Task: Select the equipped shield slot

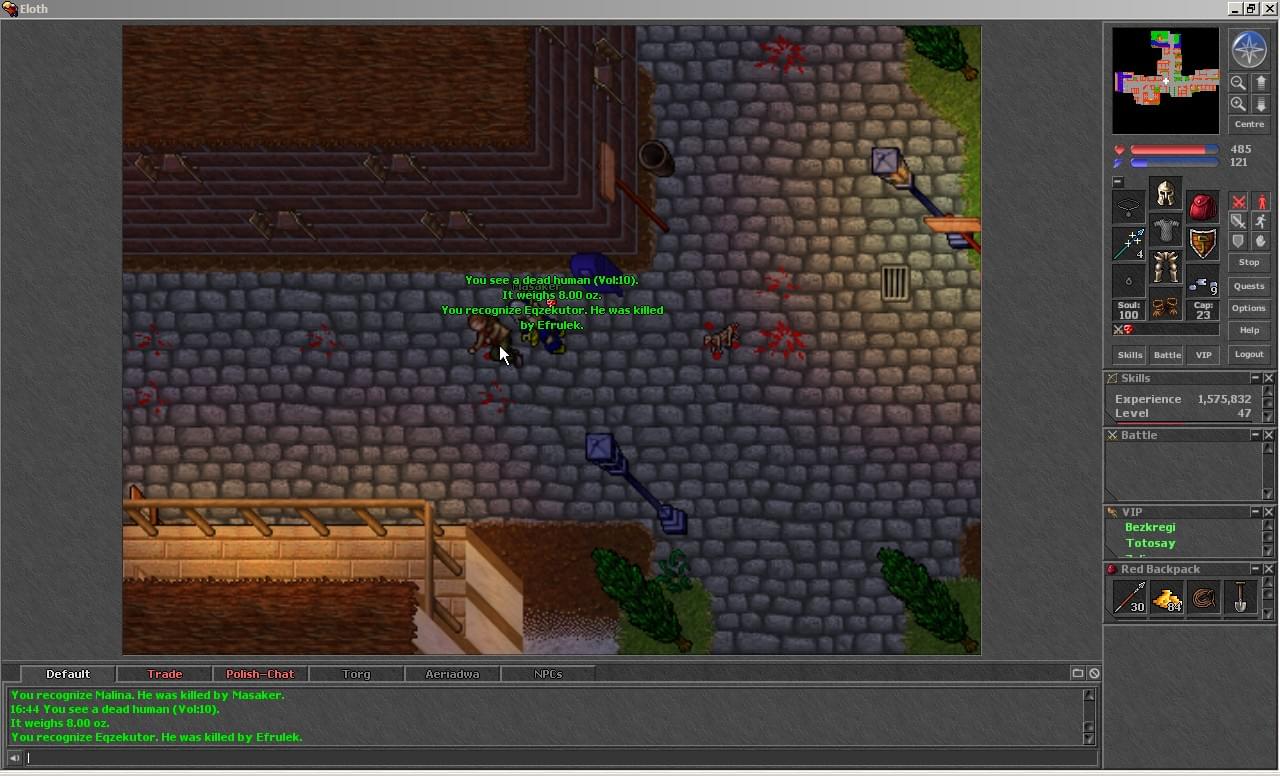Action: click(1203, 243)
